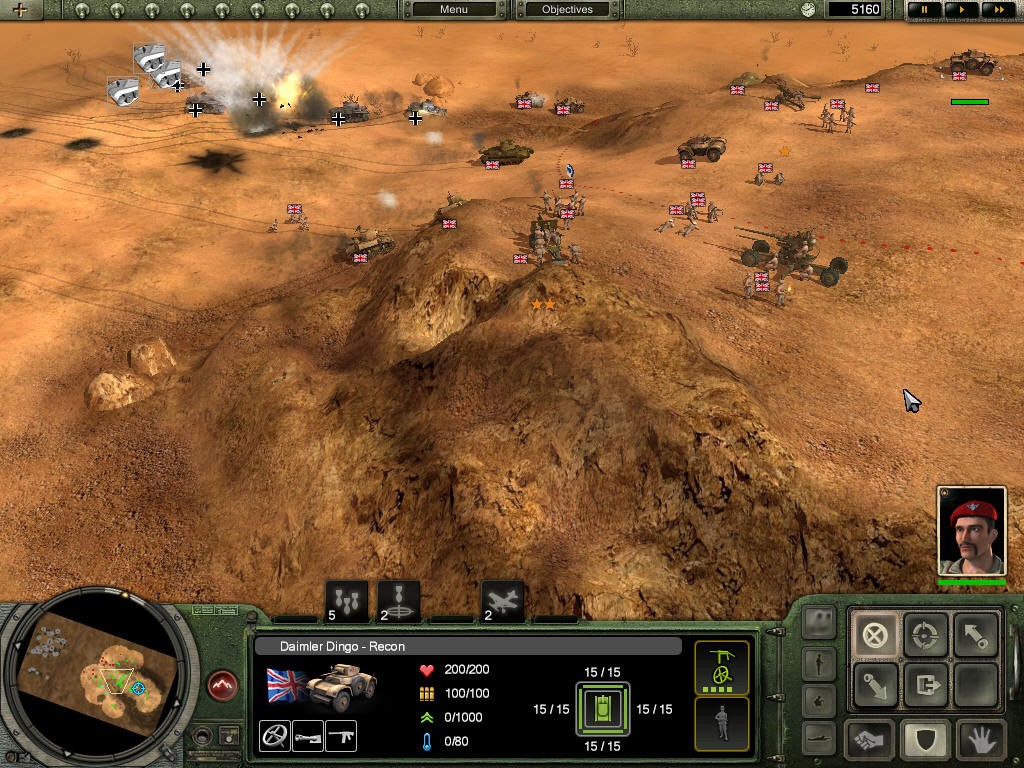This screenshot has width=1024, height=768.
Task: Issue the stop order with X icon
Action: (875, 634)
